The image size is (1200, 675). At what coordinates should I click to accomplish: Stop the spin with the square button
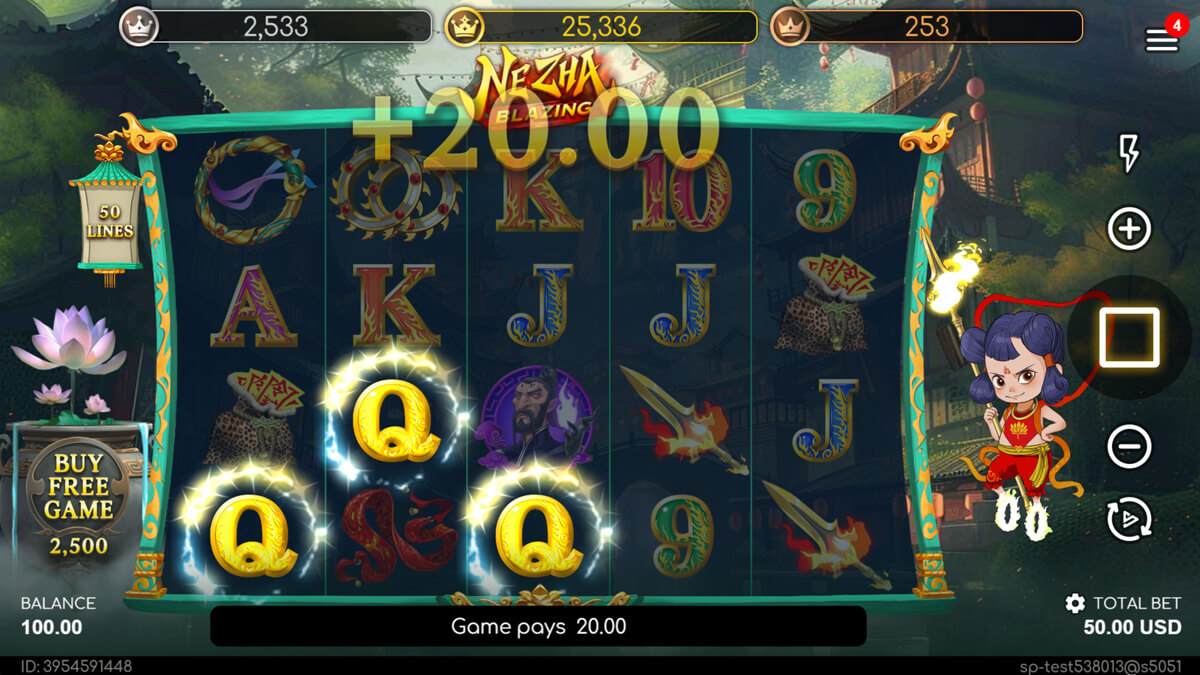[x=1129, y=338]
